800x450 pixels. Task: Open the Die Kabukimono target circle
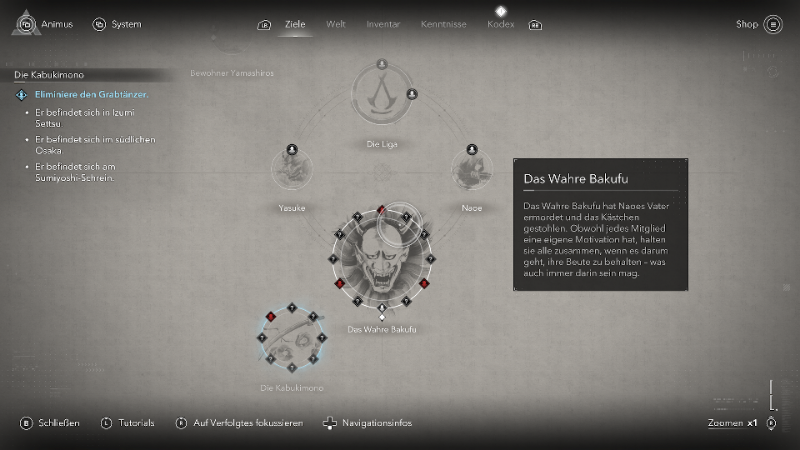tap(292, 340)
